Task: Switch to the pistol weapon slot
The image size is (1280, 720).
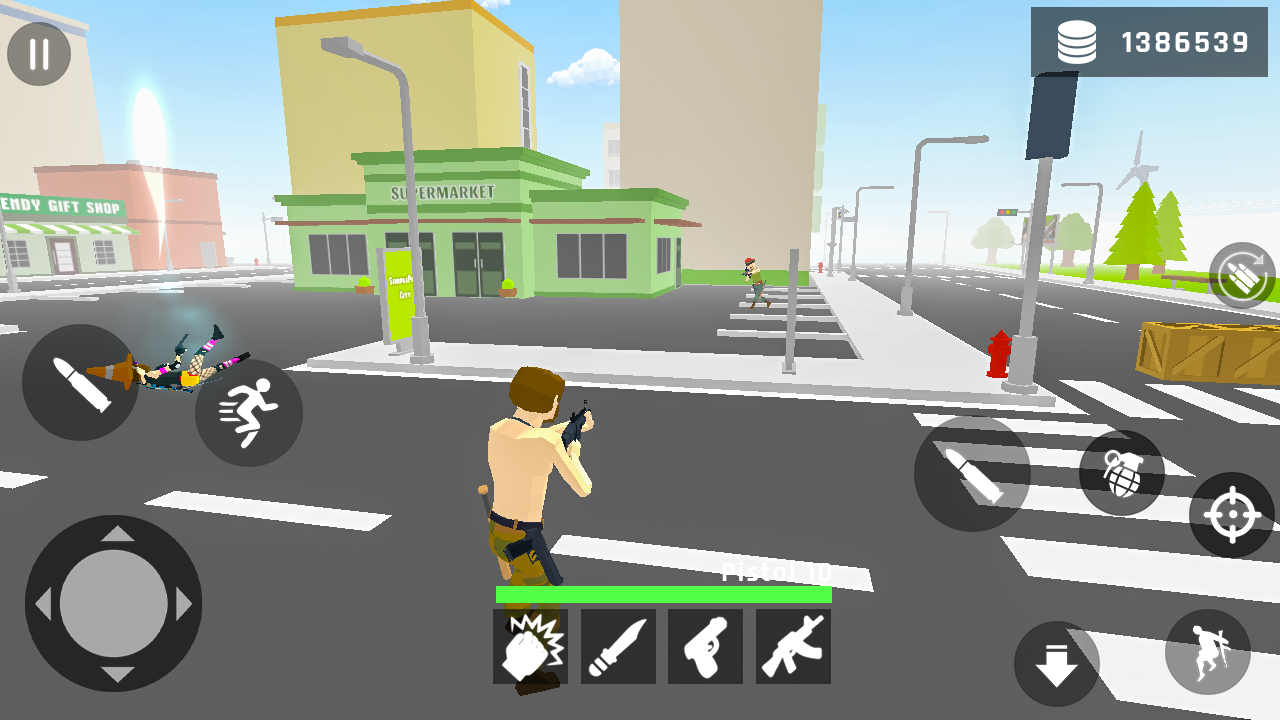Action: point(706,646)
